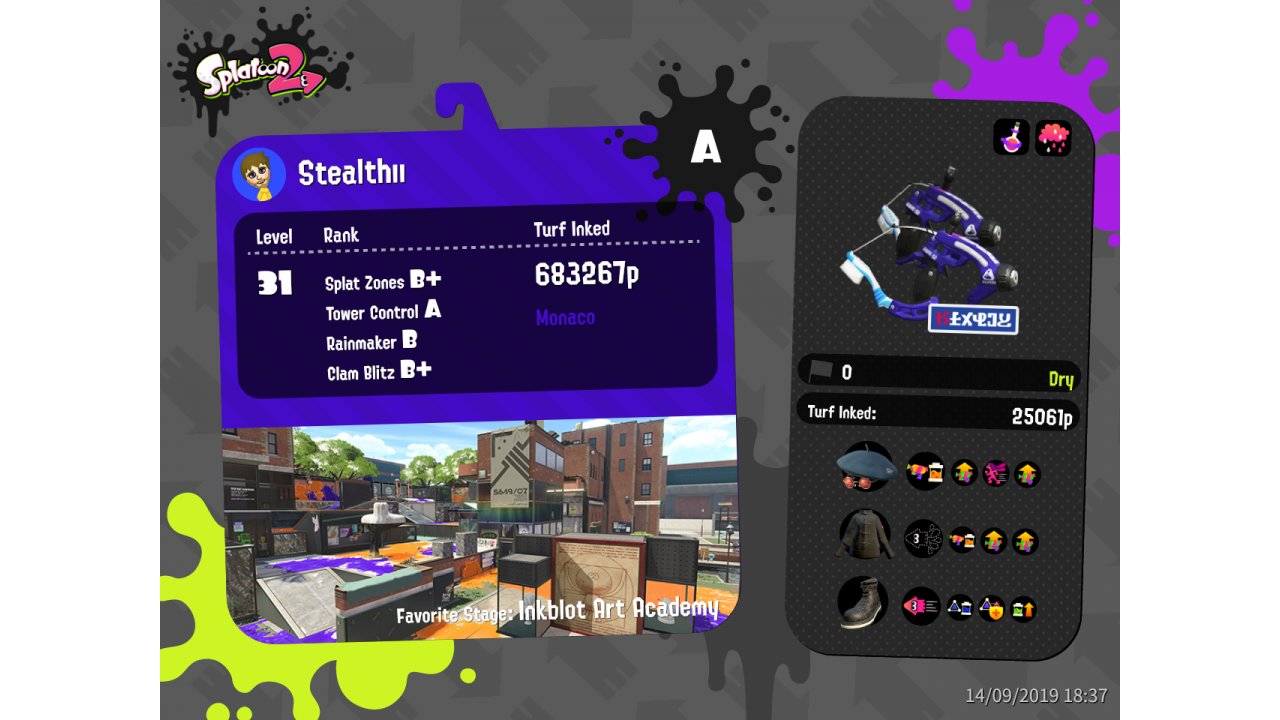Select the black boot shoes item

(862, 603)
